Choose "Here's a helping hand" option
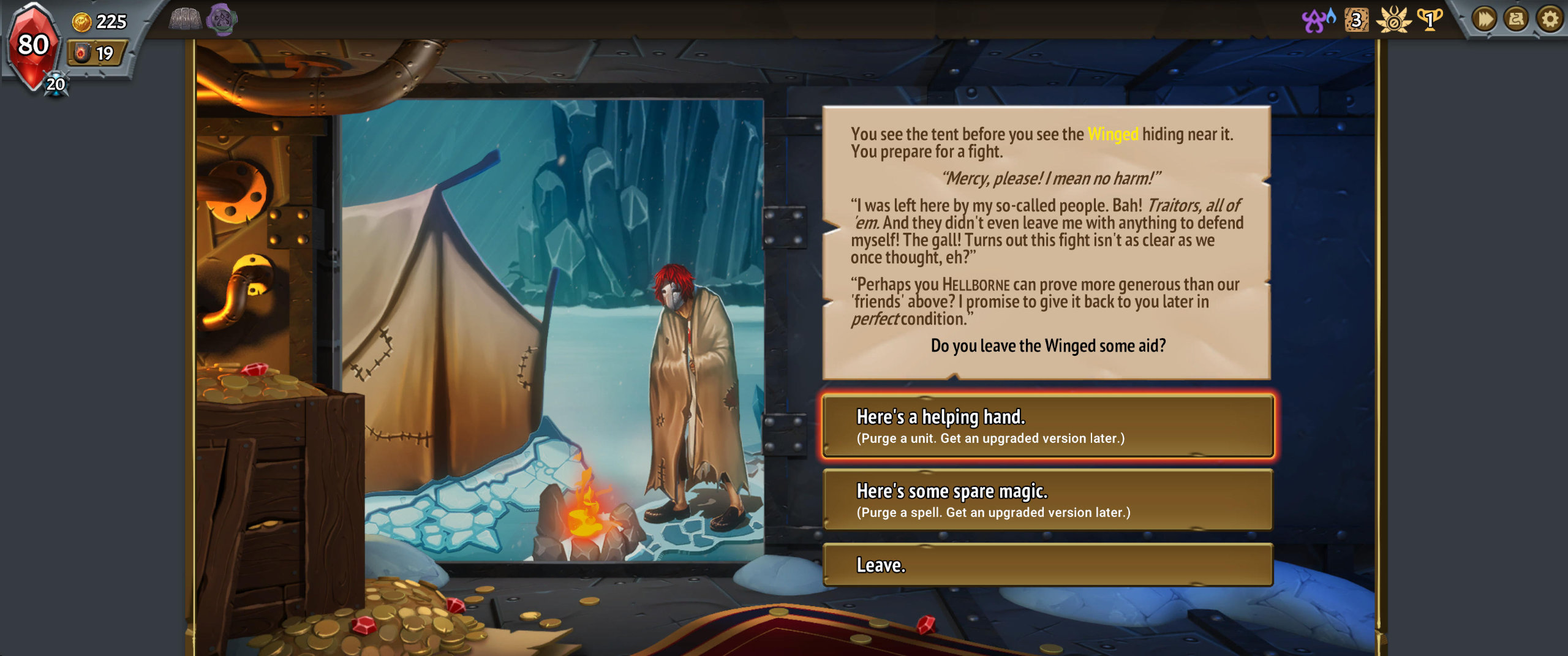This screenshot has width=1568, height=656. 1047,426
